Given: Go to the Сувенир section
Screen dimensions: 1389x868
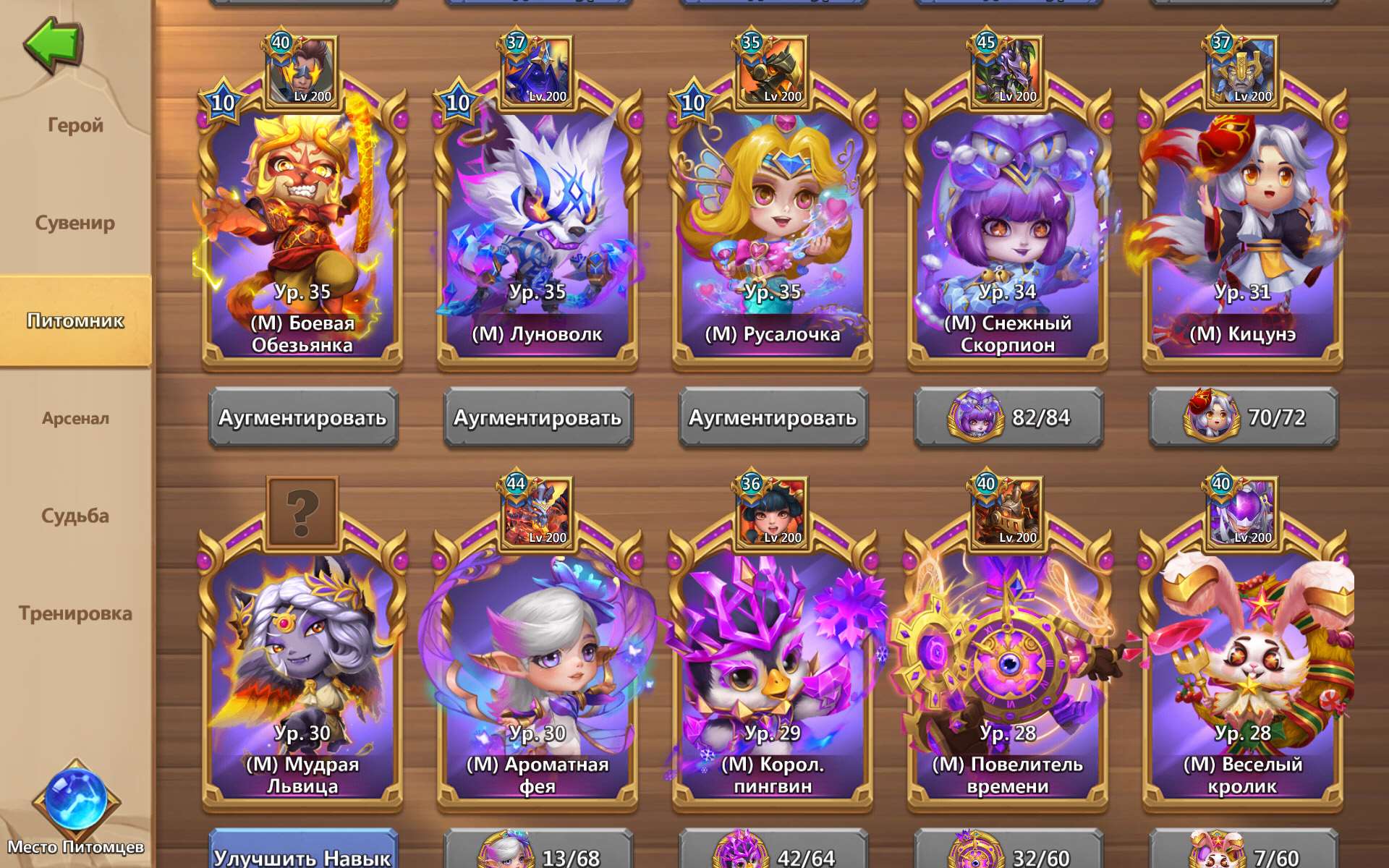Looking at the screenshot, I should [76, 223].
